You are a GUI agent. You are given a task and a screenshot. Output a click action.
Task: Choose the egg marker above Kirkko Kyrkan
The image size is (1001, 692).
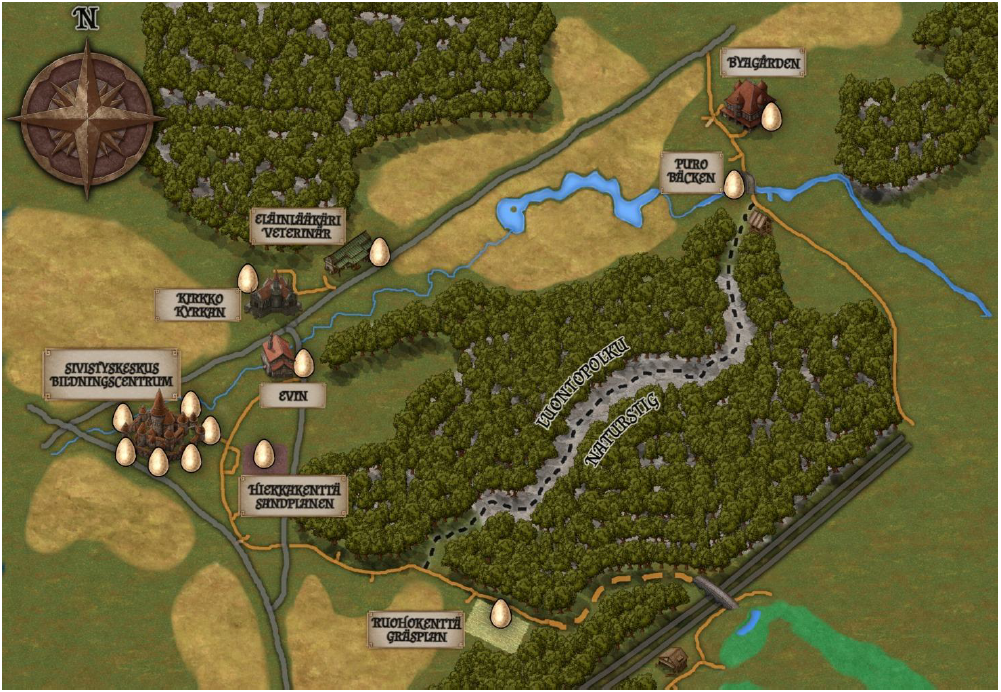click(x=247, y=278)
